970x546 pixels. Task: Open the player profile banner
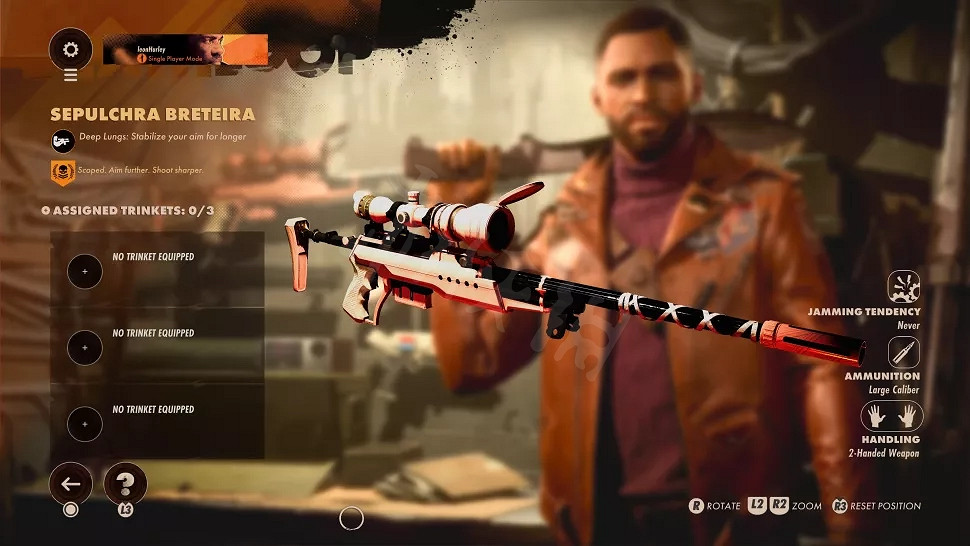click(185, 50)
